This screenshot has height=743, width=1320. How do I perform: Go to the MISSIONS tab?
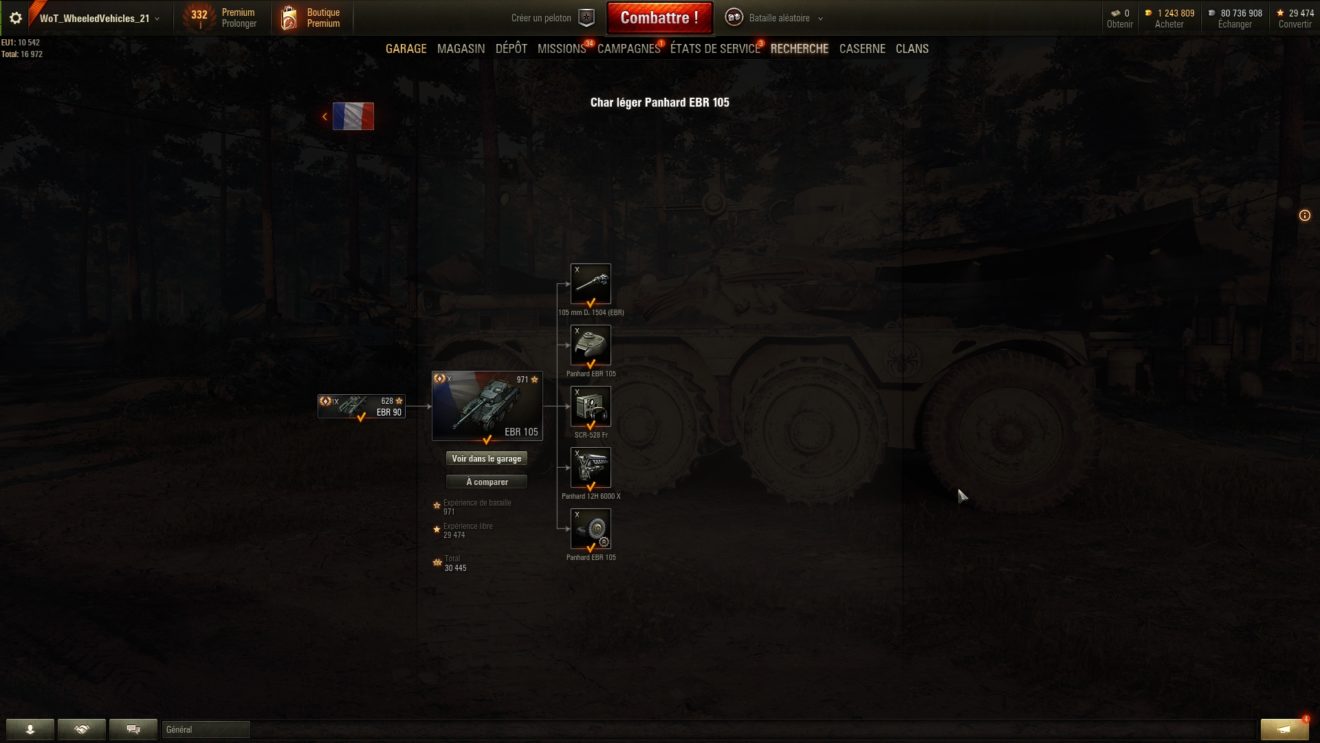pos(561,49)
